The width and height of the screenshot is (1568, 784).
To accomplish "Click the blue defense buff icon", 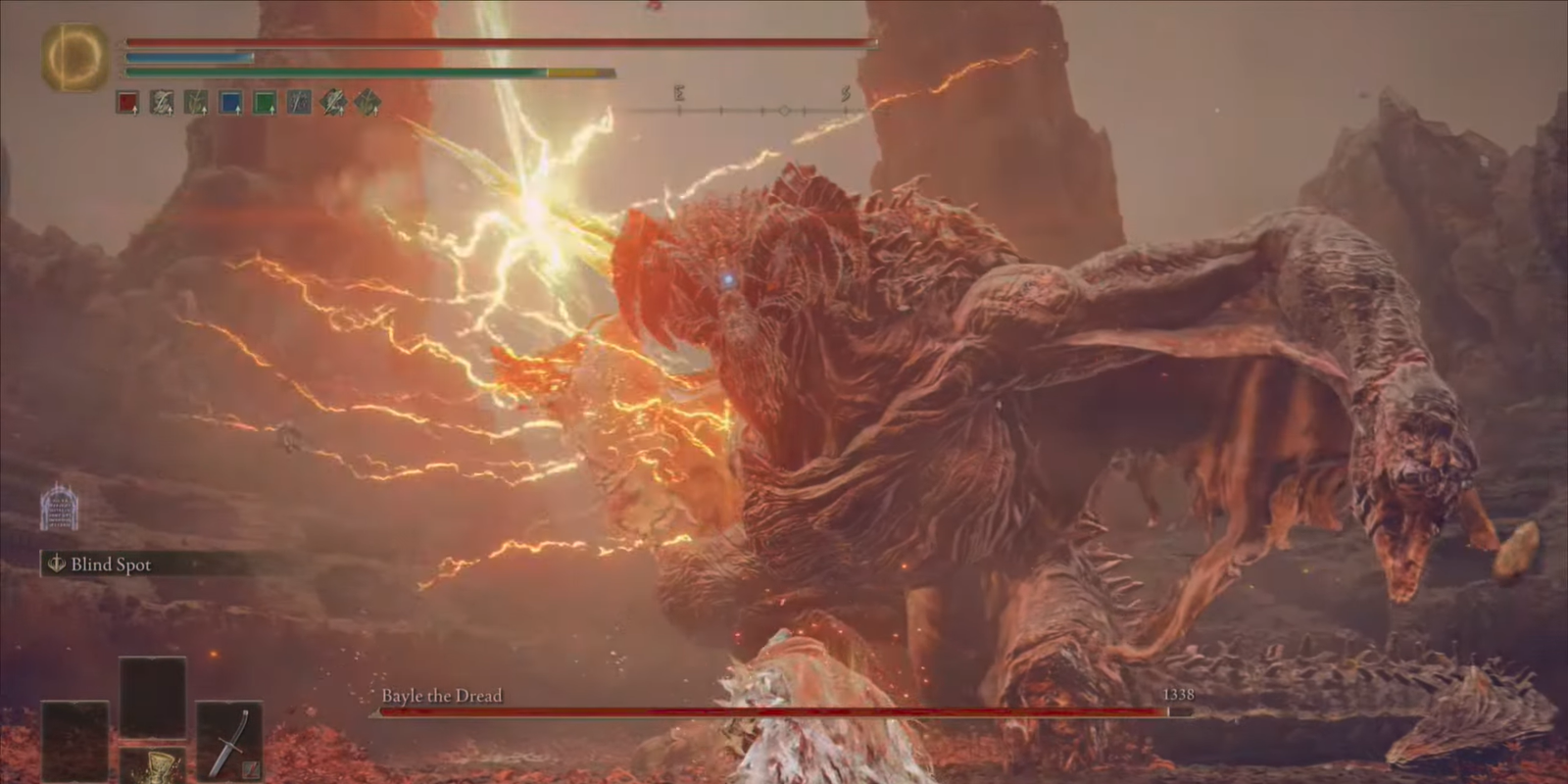I will coord(230,102).
